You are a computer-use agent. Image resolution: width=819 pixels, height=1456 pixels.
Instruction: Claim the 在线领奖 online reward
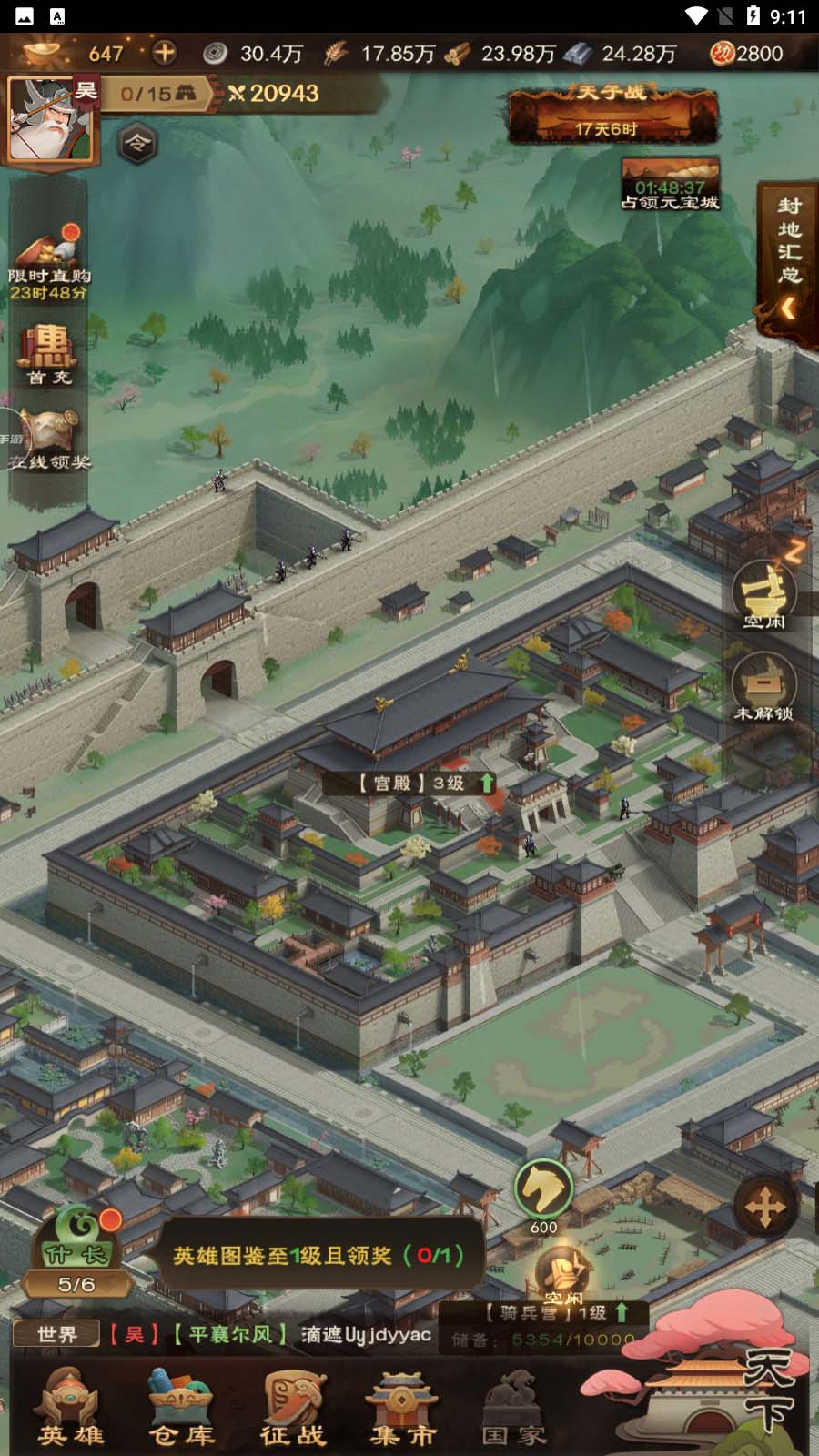click(x=49, y=439)
